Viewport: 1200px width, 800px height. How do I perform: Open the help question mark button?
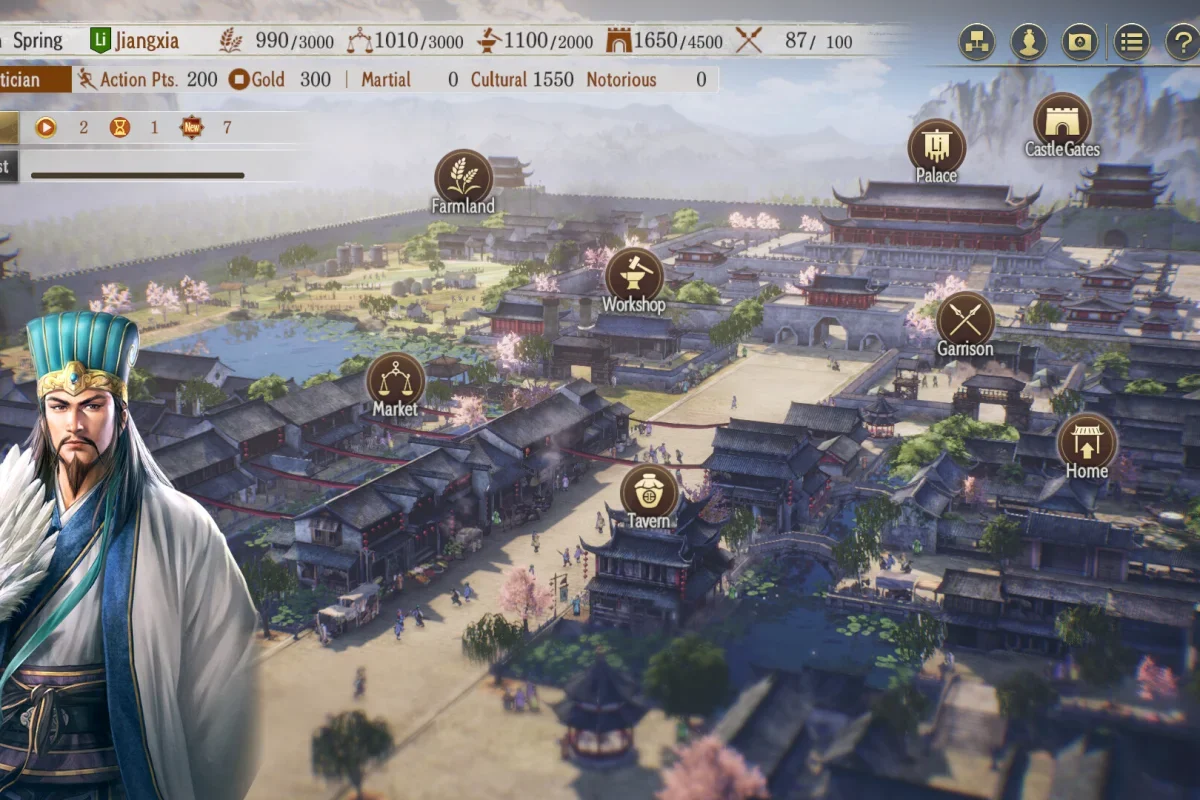[1182, 42]
